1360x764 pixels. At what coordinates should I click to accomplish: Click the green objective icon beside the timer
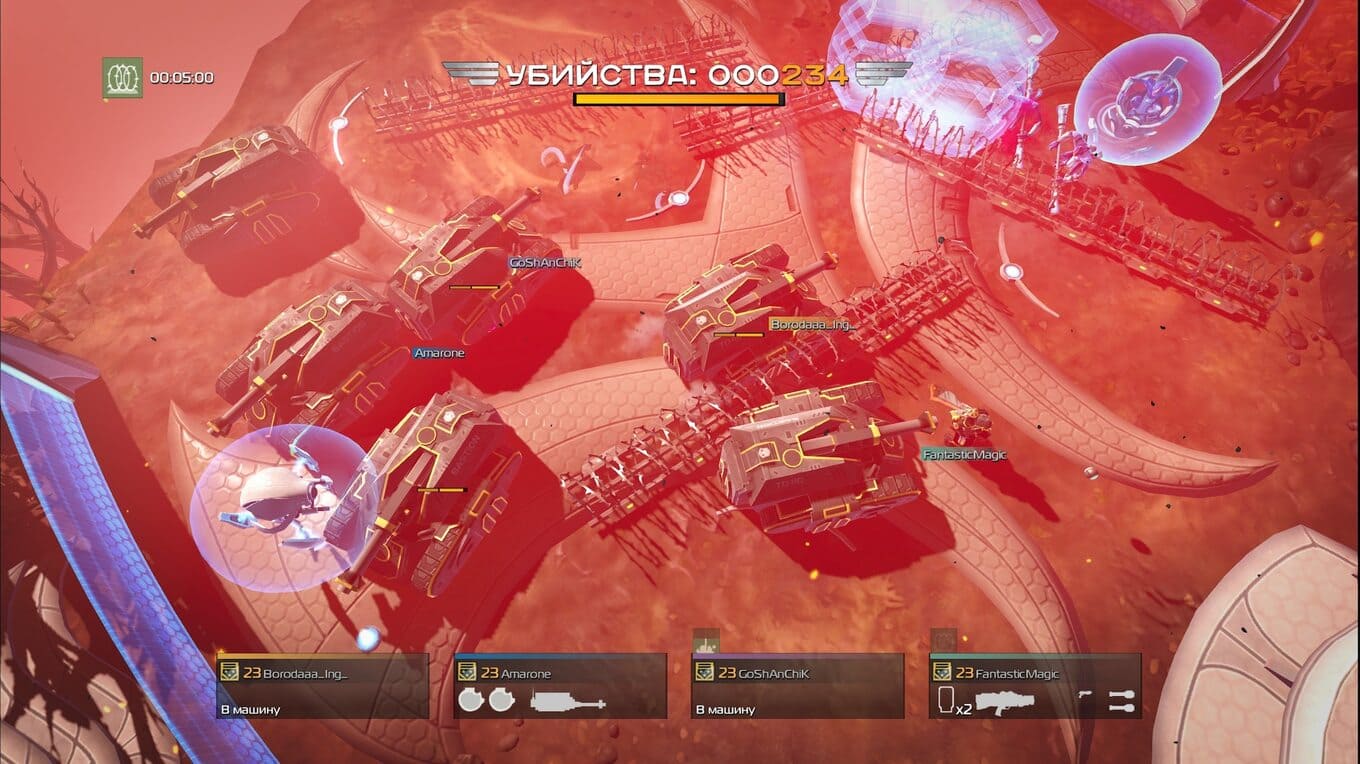(x=122, y=77)
